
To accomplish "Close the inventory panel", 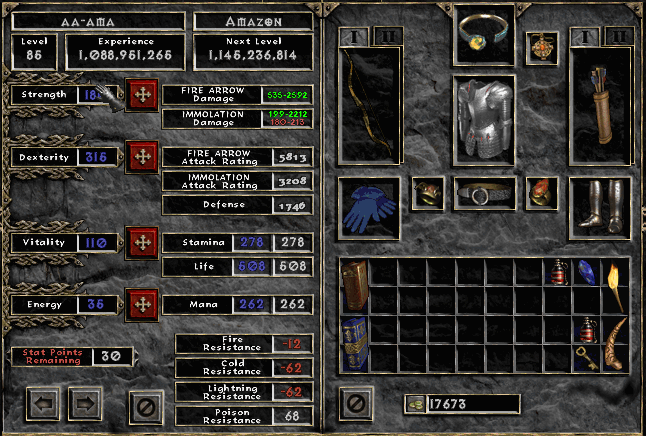I will [x=355, y=403].
